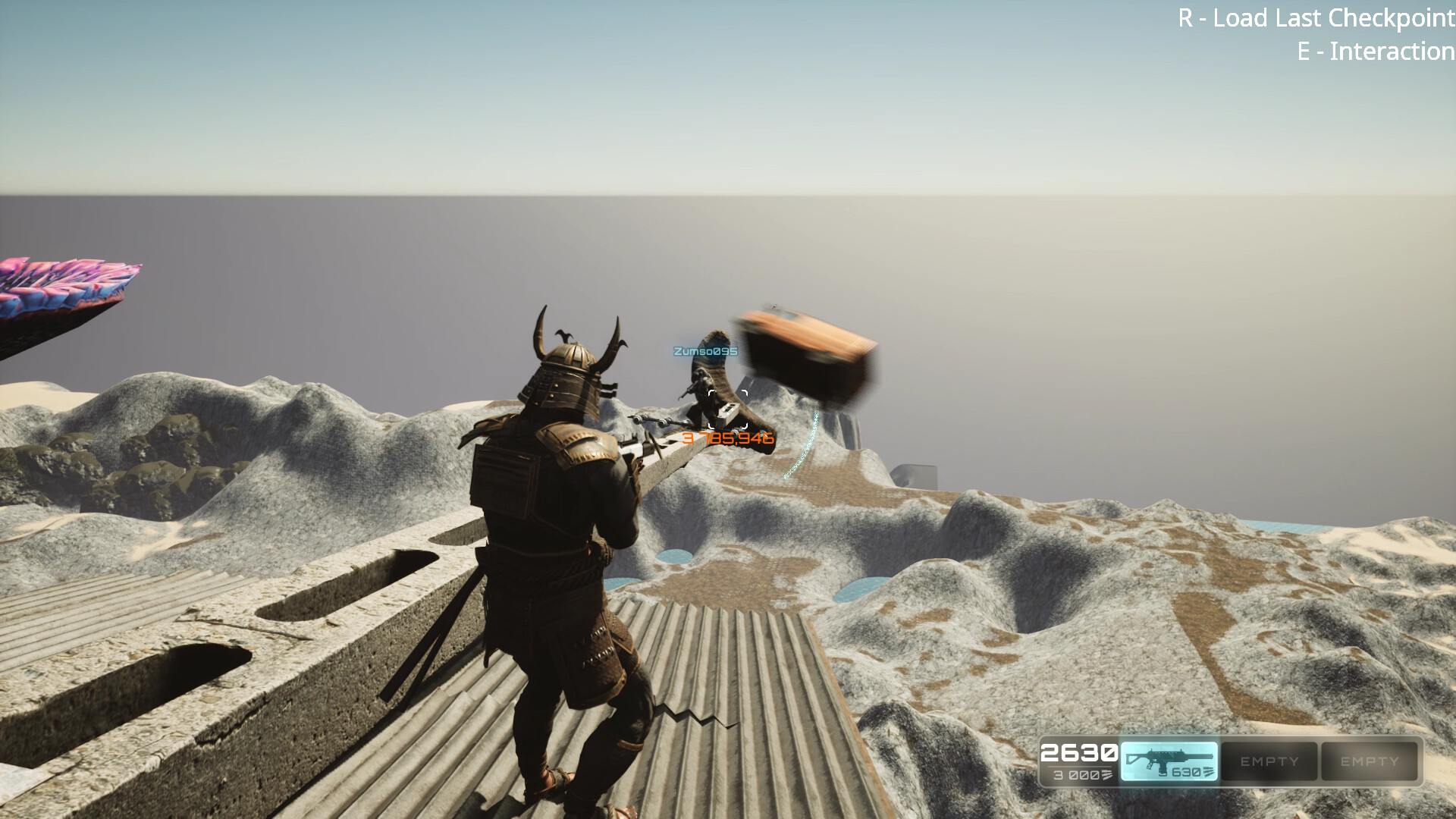Viewport: 1456px width, 819px height.
Task: Click the Zumso095 enemy nameplate
Action: pos(704,351)
